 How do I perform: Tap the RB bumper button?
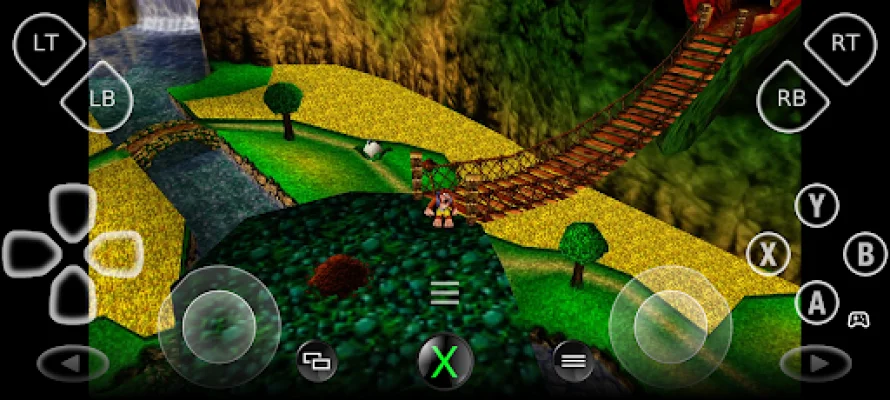click(x=793, y=97)
